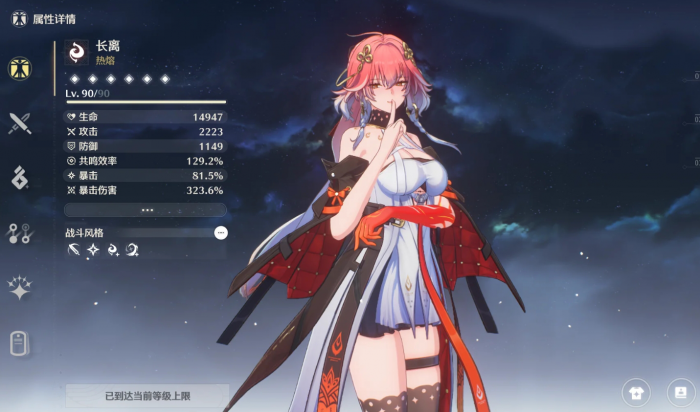The width and height of the screenshot is (700, 412).
Task: Open the character archive book button
Action: click(680, 392)
